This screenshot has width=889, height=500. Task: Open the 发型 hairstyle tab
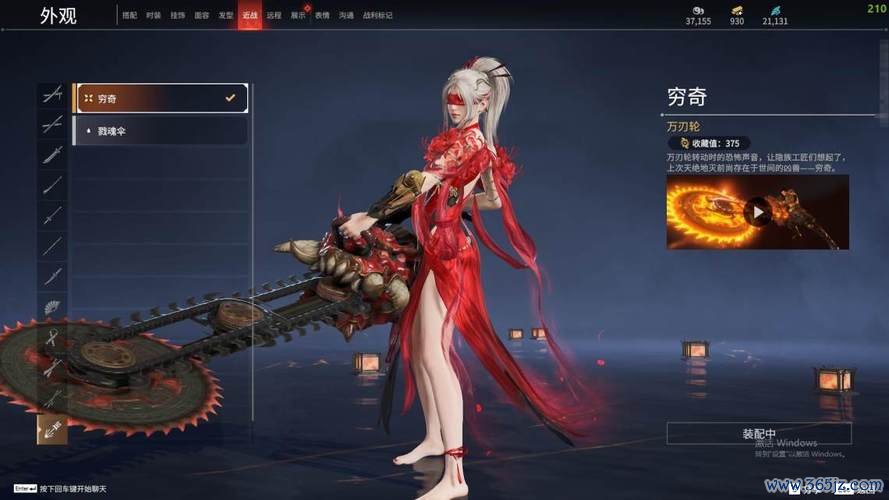(x=226, y=16)
